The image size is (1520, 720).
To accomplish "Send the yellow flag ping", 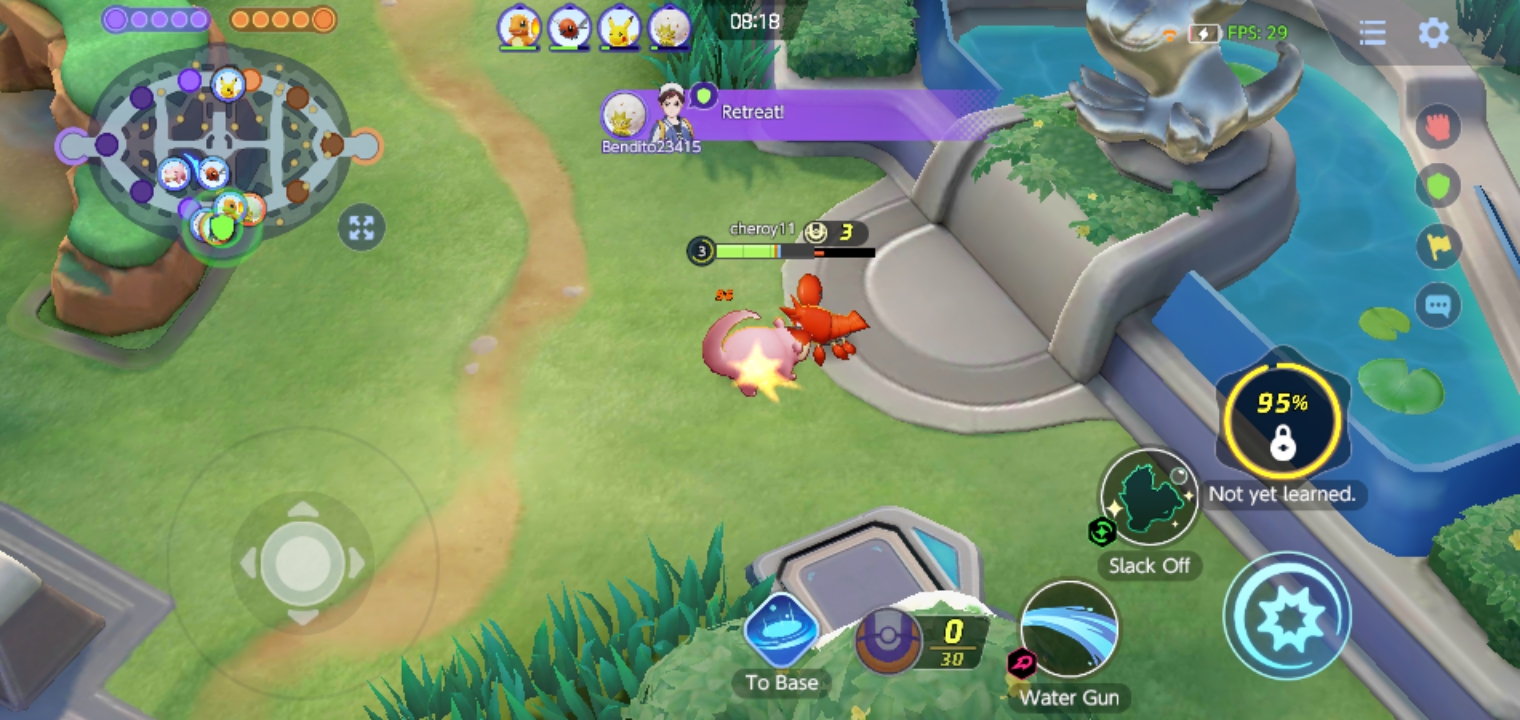I will click(1438, 246).
